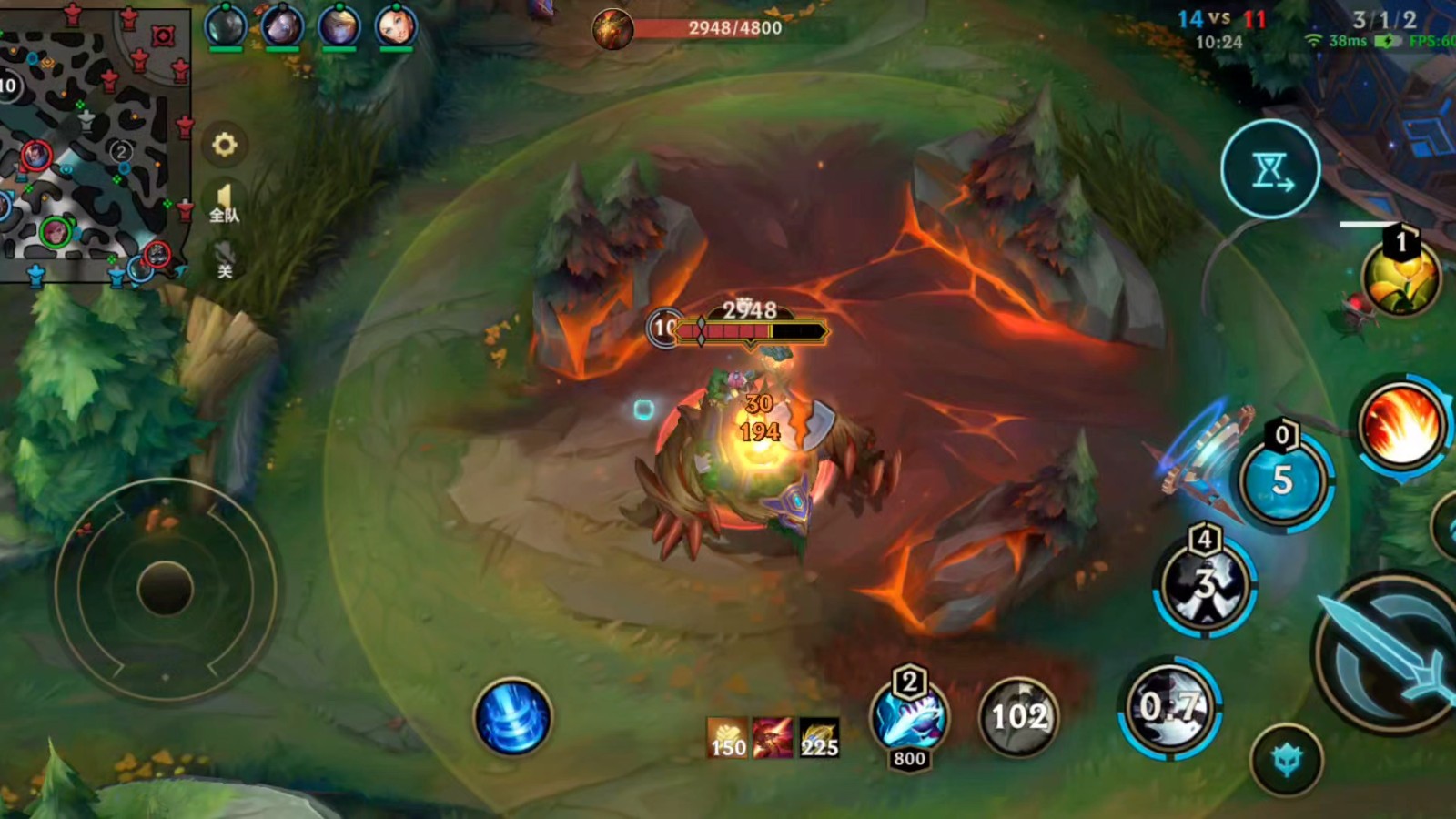Screen dimensions: 1456x819
Task: Select the blonde teammate portrait
Action: click(339, 25)
